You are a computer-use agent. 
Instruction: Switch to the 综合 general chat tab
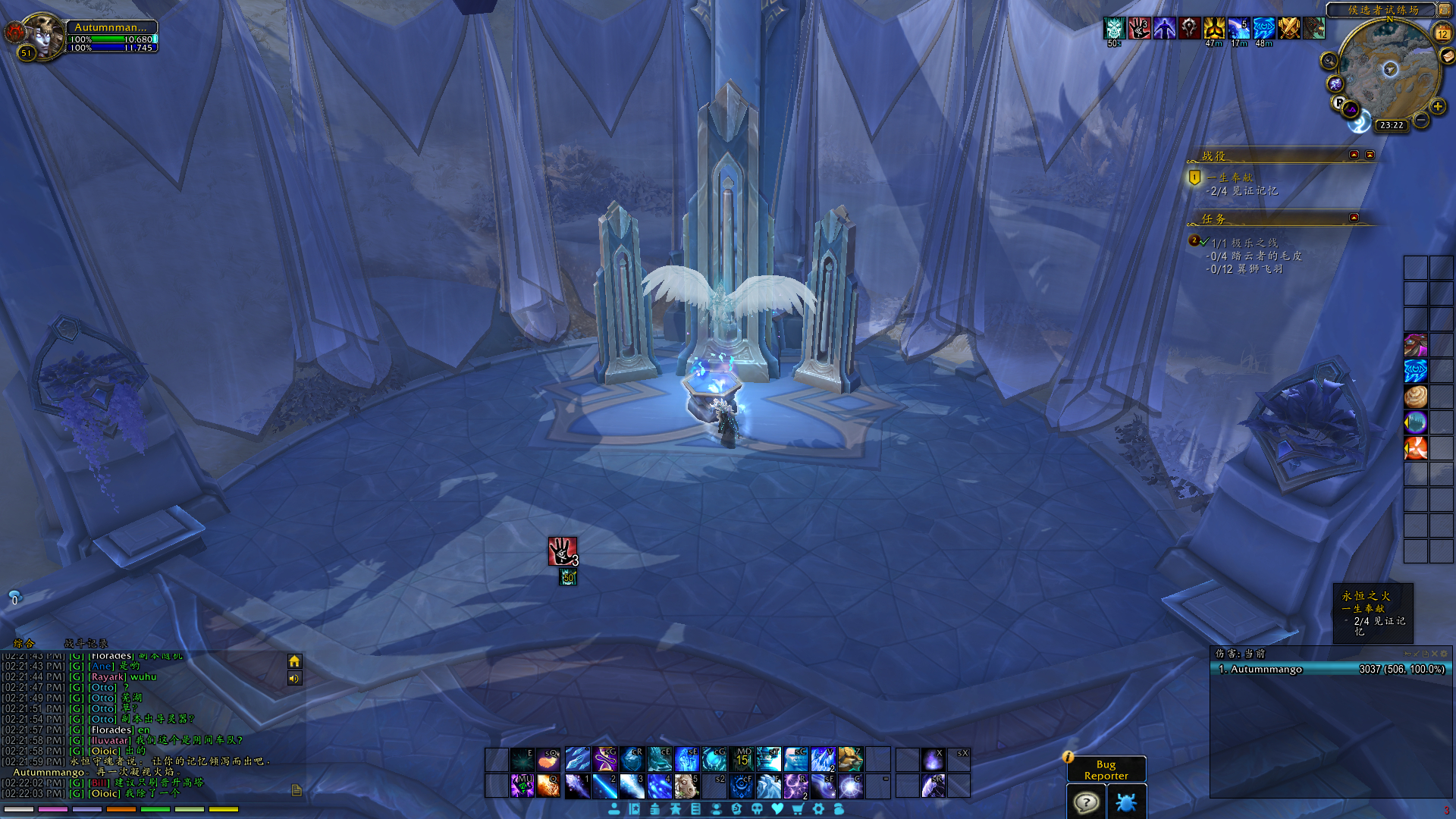24,643
